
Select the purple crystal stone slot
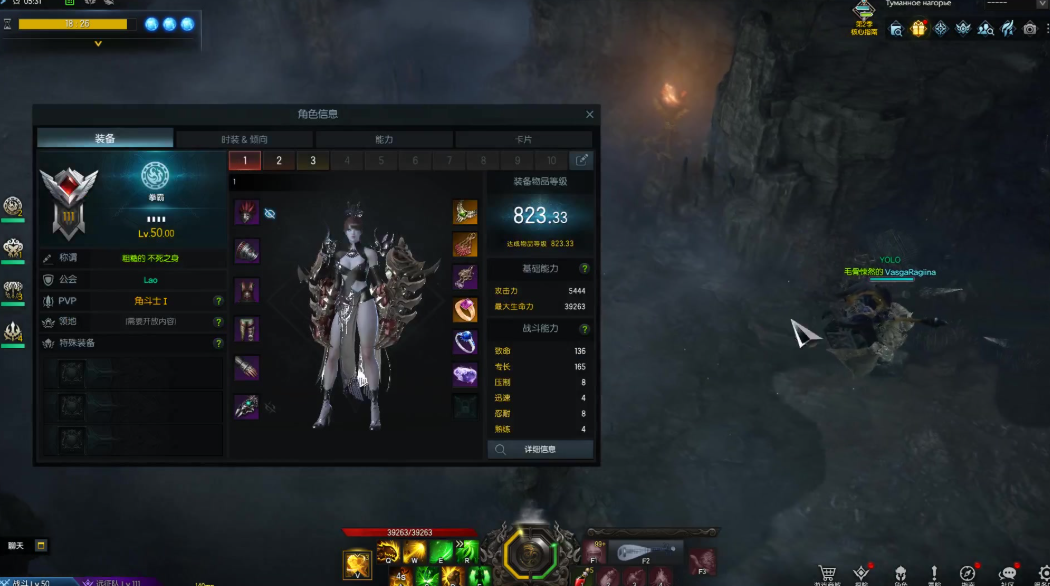click(x=465, y=375)
